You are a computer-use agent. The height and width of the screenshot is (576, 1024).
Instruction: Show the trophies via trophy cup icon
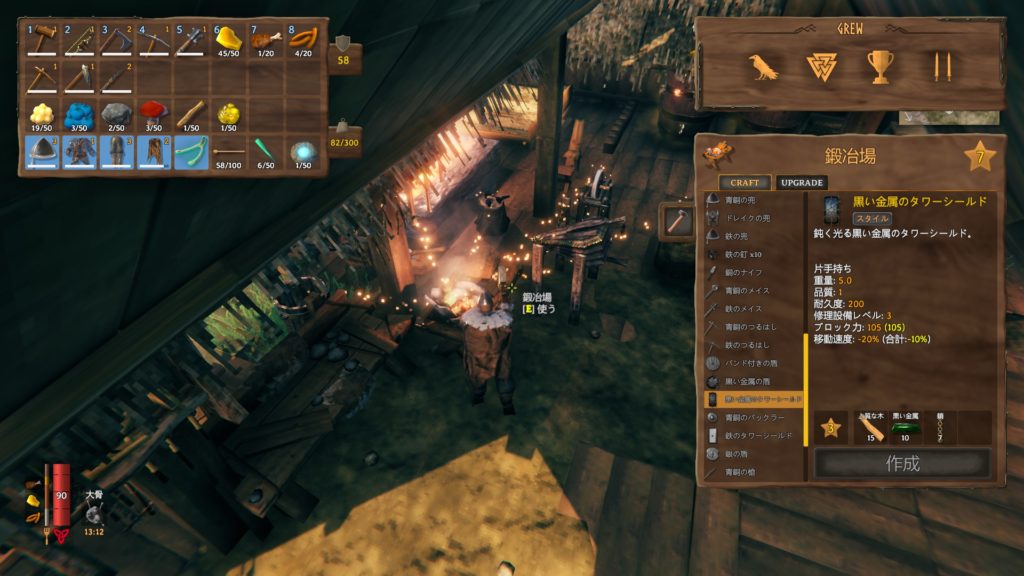(x=880, y=67)
